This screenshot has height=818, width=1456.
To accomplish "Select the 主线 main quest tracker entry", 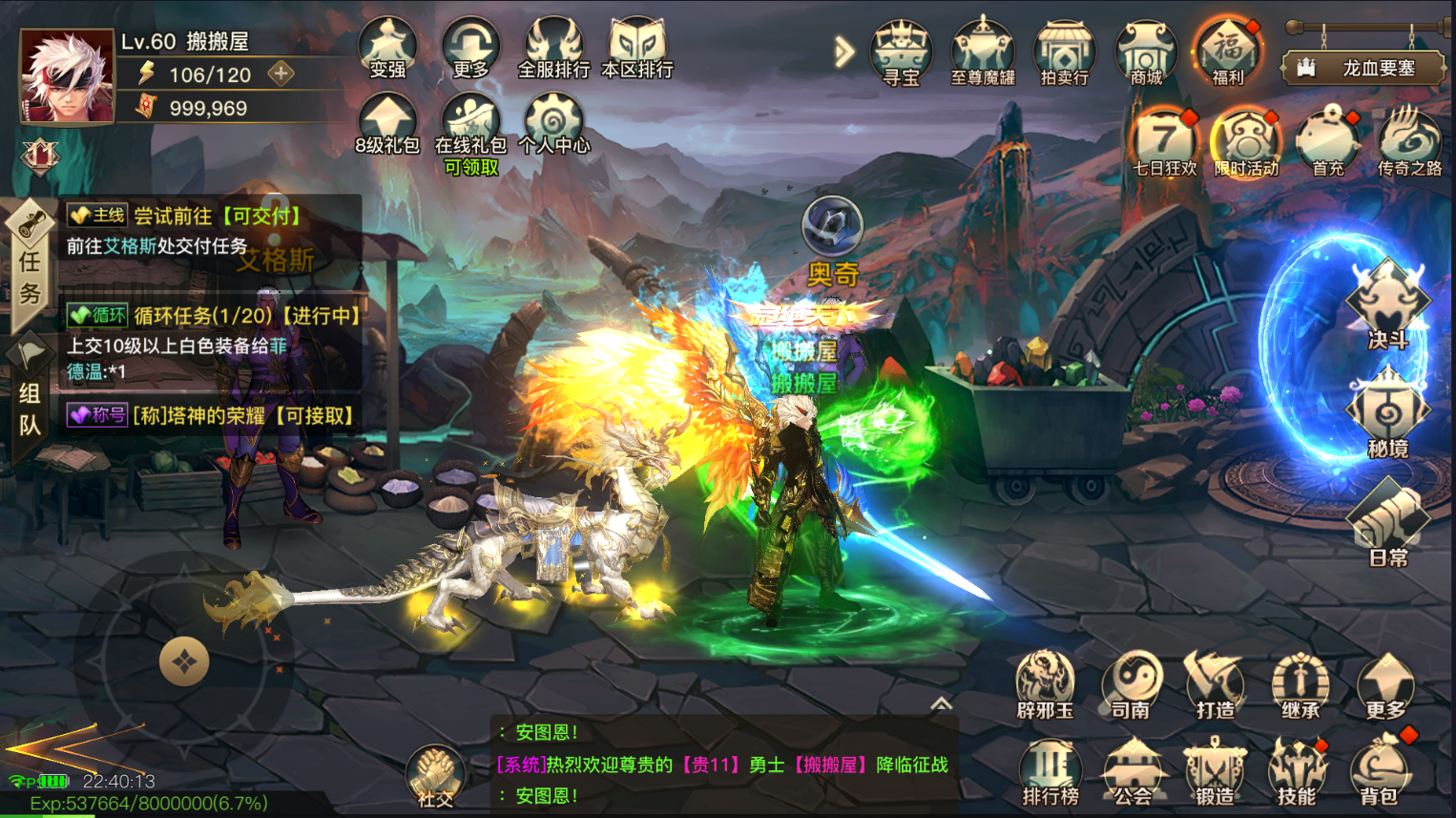I will [210, 230].
